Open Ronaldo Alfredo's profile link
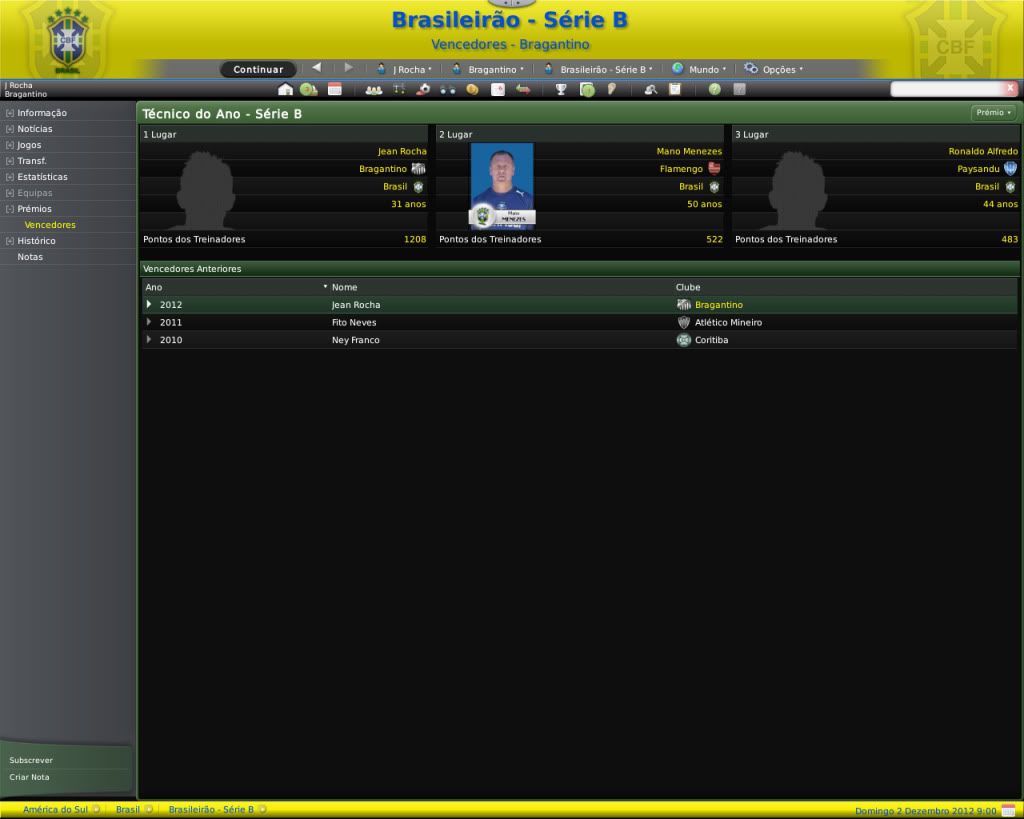 click(x=983, y=152)
